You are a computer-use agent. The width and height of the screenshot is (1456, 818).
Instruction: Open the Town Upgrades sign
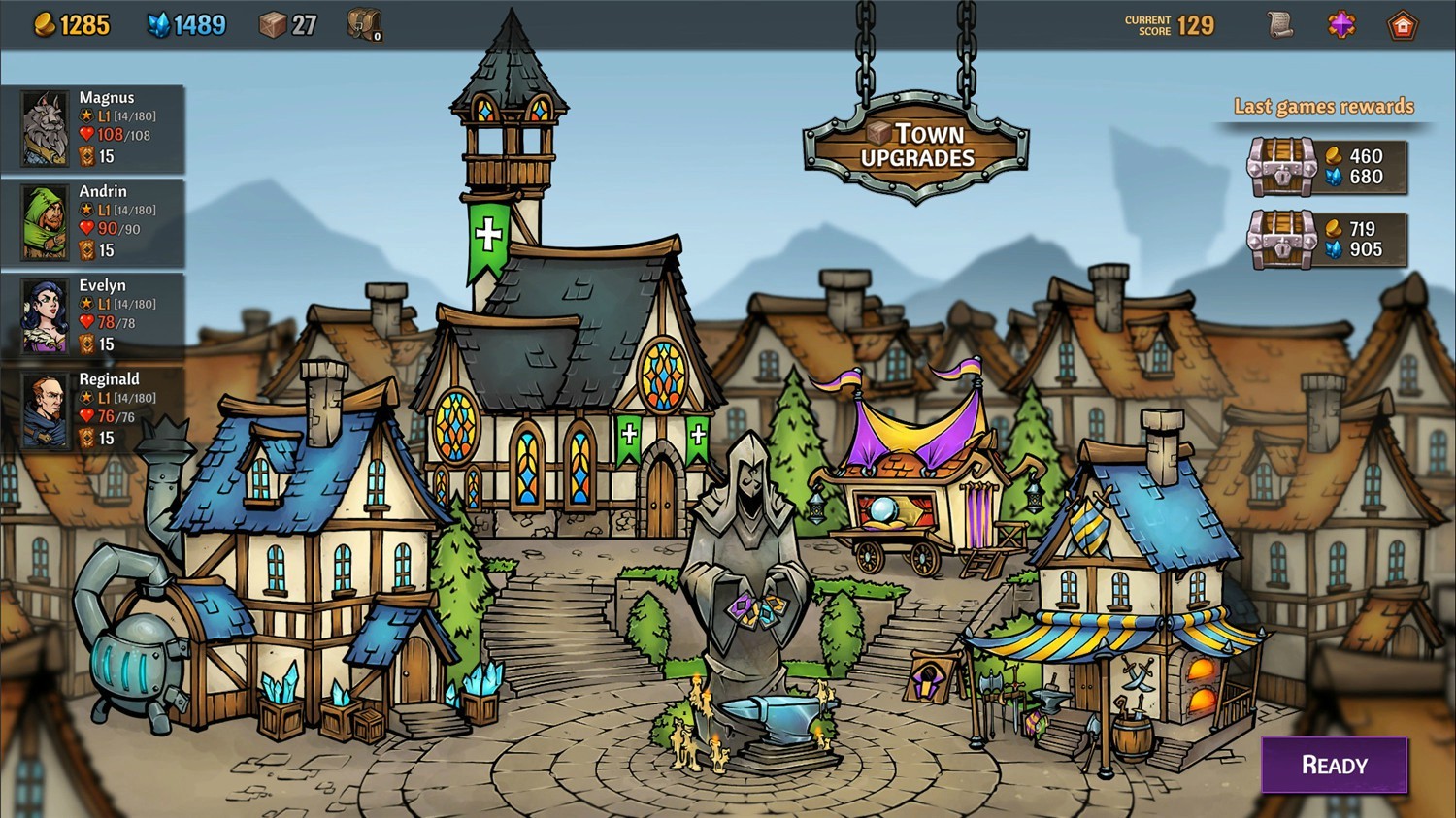(916, 147)
